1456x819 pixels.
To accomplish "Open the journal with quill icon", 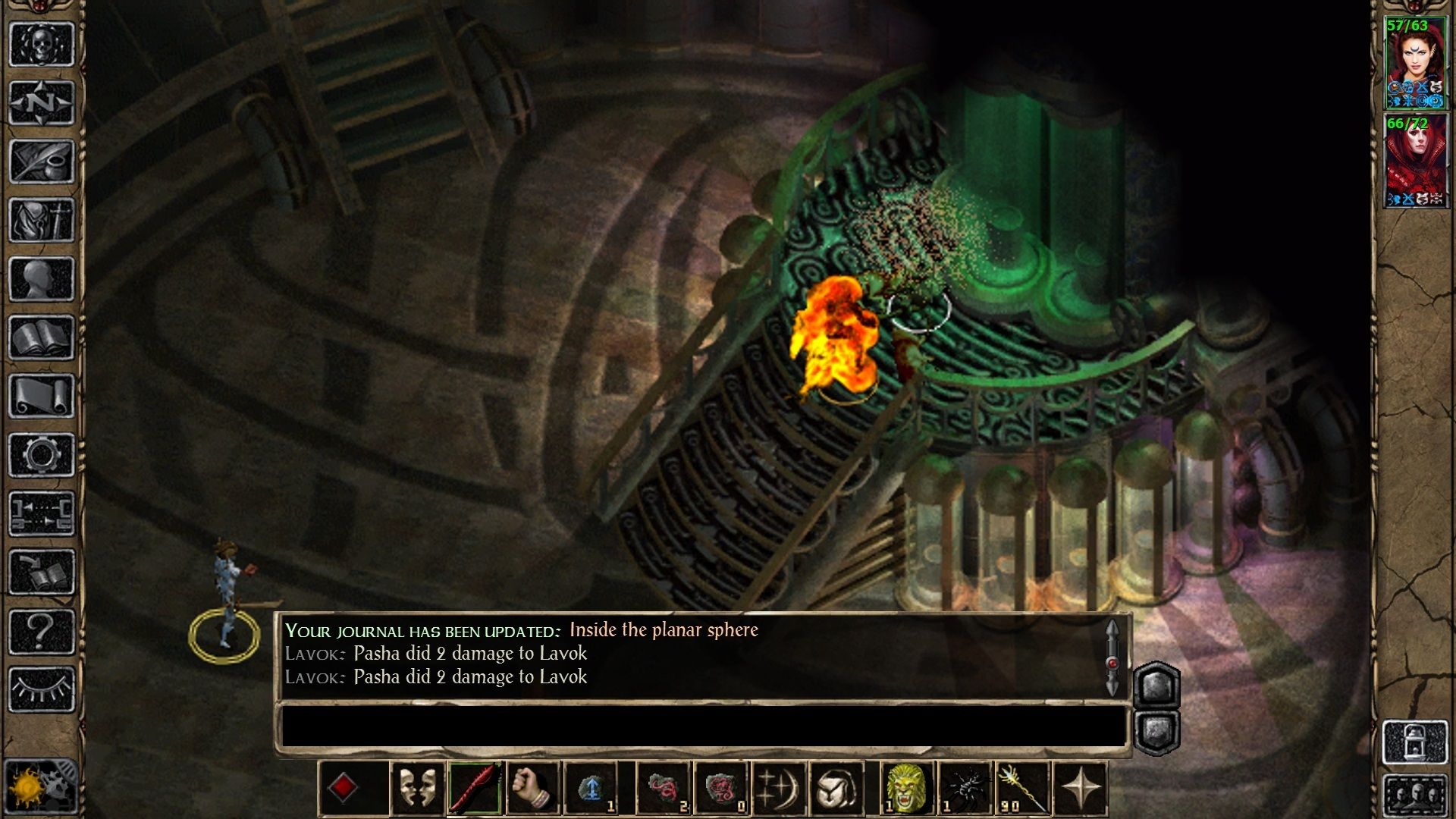I will click(42, 161).
